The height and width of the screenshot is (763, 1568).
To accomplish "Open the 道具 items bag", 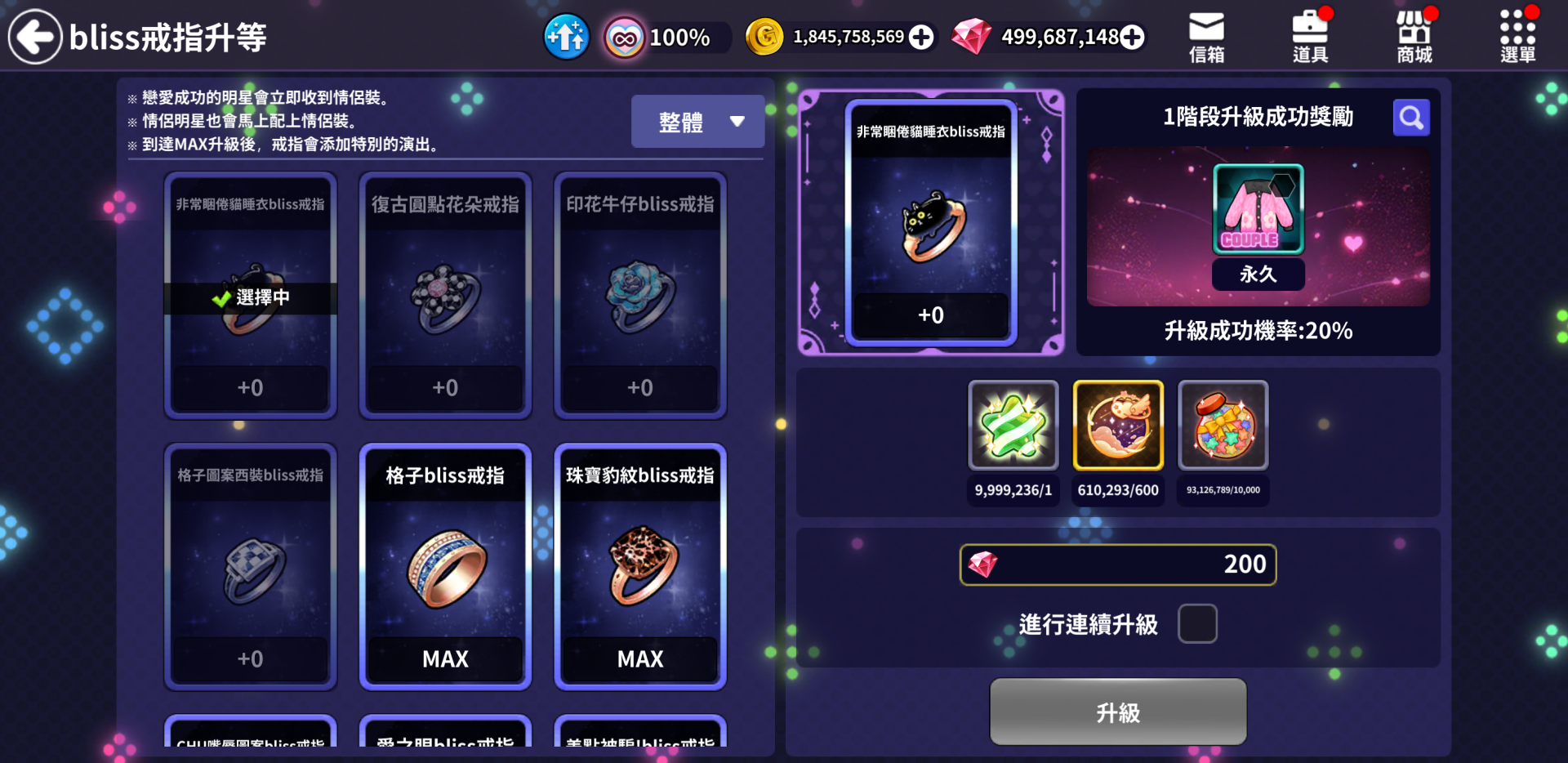I will pos(1310,37).
